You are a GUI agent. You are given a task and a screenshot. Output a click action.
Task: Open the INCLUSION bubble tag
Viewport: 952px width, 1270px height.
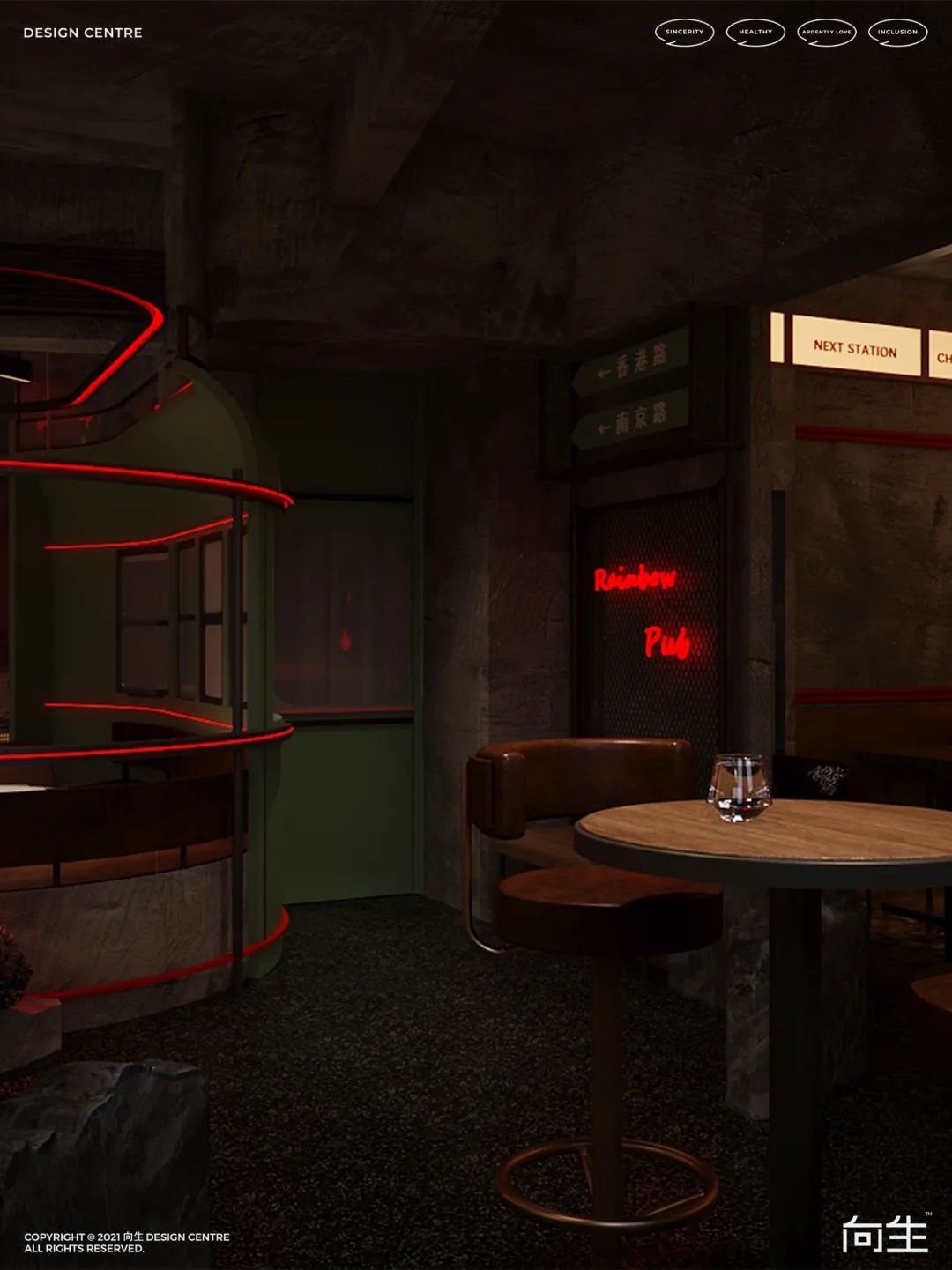tap(897, 32)
